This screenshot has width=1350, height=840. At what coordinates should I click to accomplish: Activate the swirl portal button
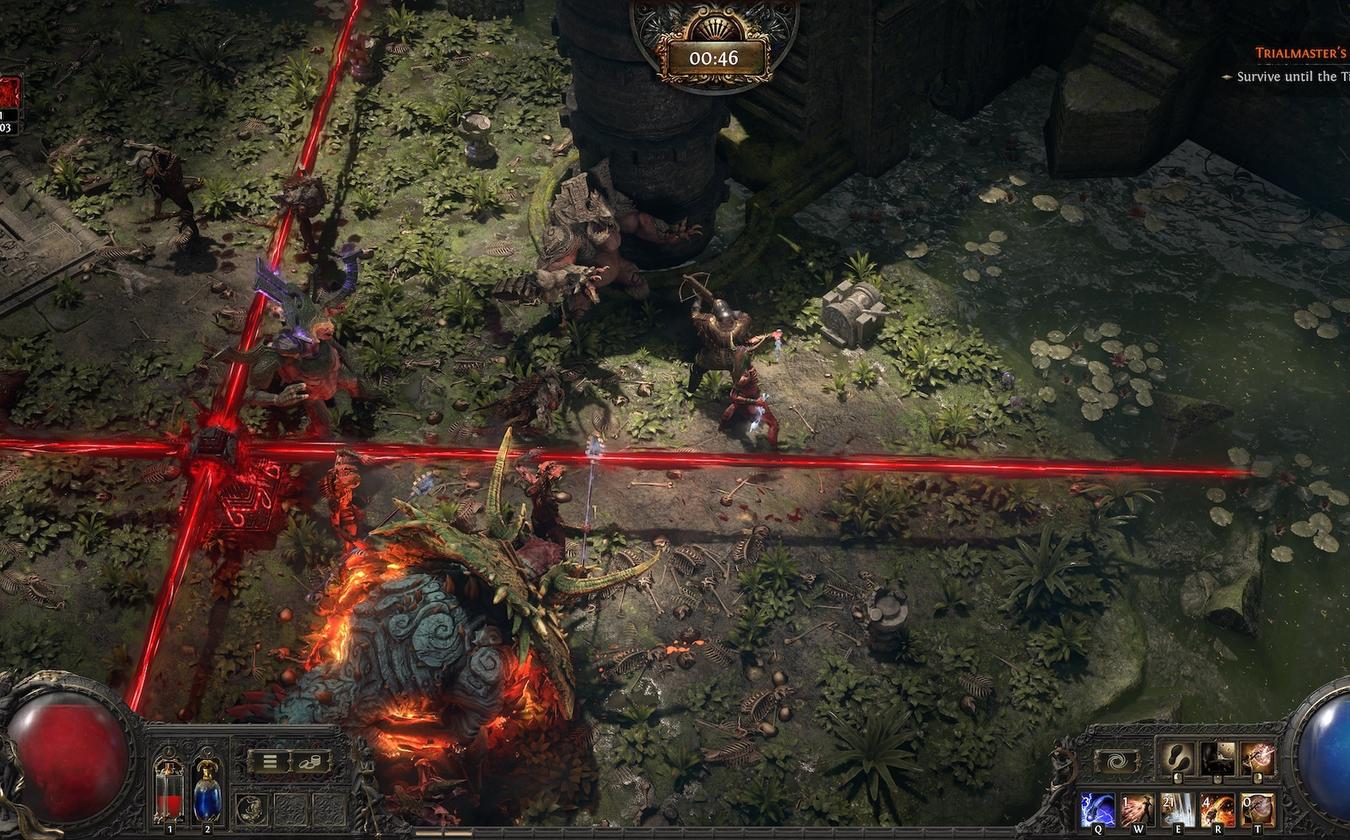[x=1117, y=761]
